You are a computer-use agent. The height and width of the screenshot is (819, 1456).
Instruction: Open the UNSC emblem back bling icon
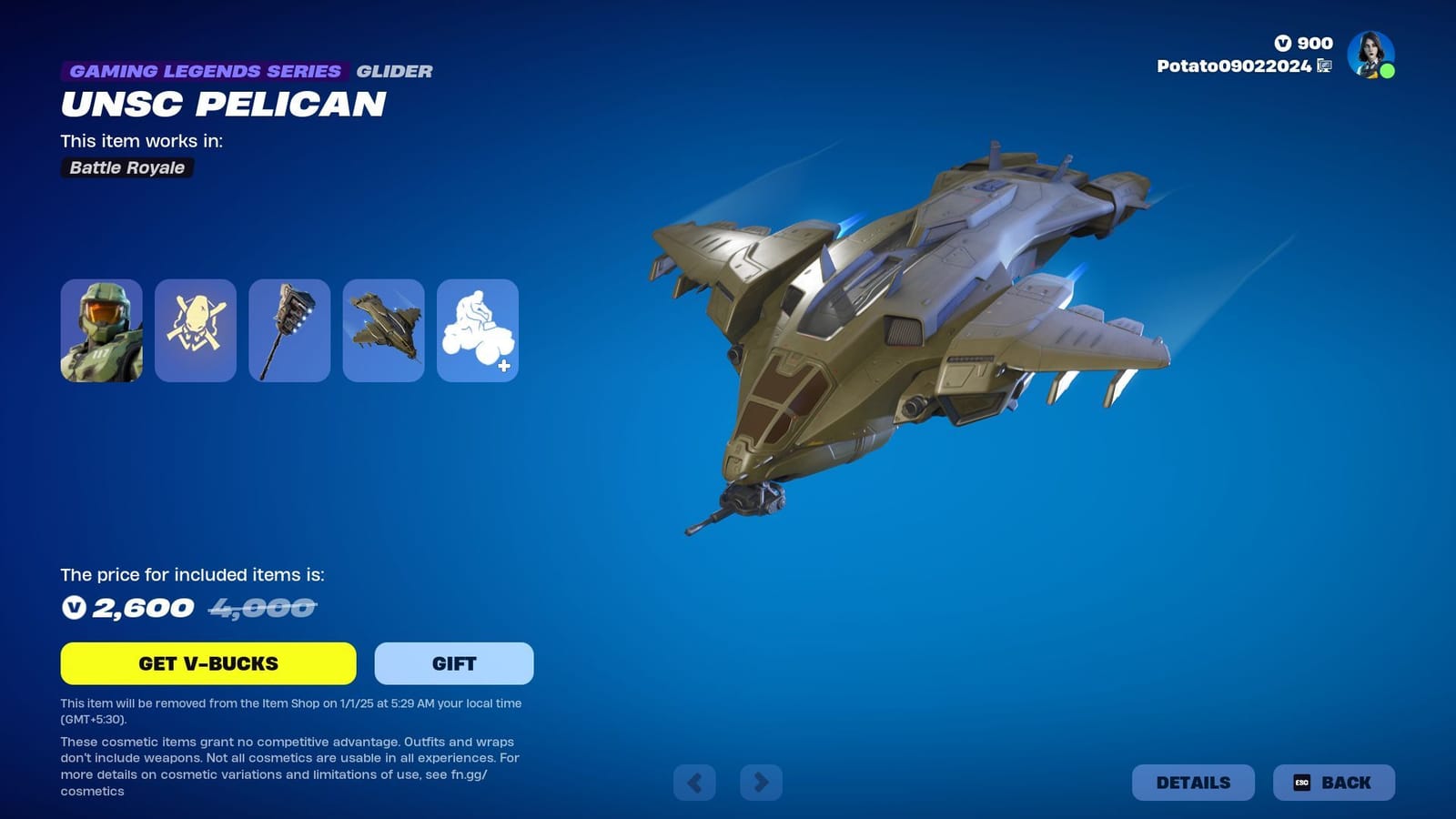(196, 329)
